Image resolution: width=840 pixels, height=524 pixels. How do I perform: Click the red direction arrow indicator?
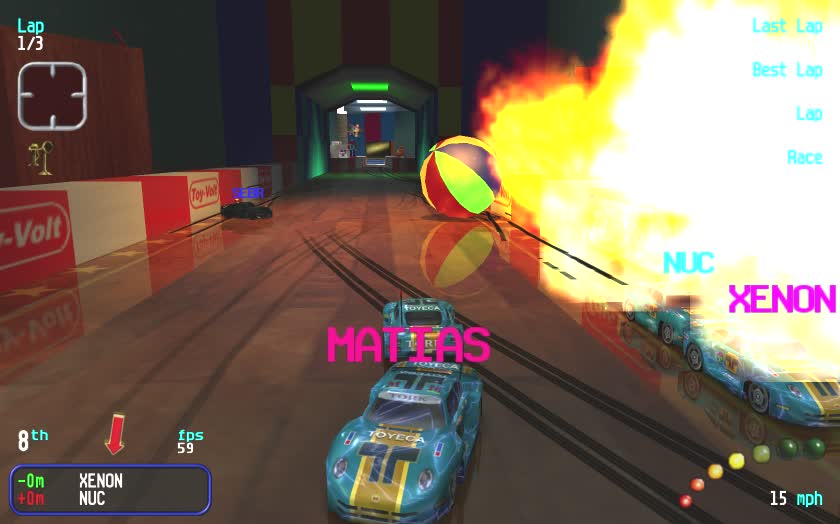[x=115, y=435]
